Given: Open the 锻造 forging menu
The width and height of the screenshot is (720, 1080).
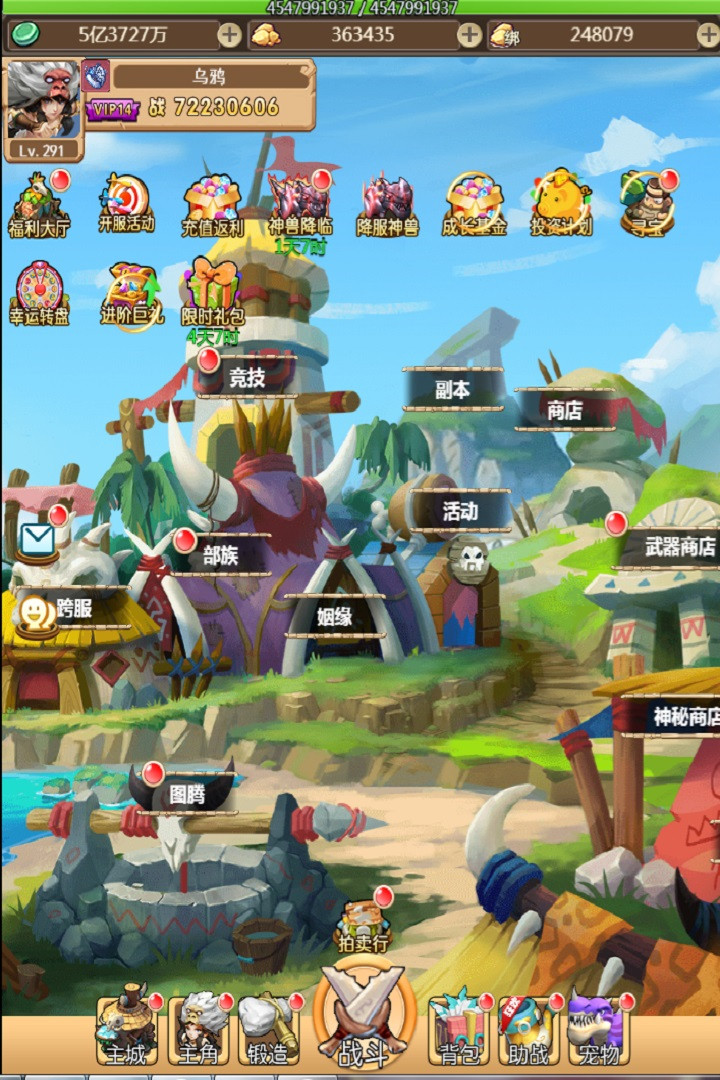Looking at the screenshot, I should point(268,1030).
